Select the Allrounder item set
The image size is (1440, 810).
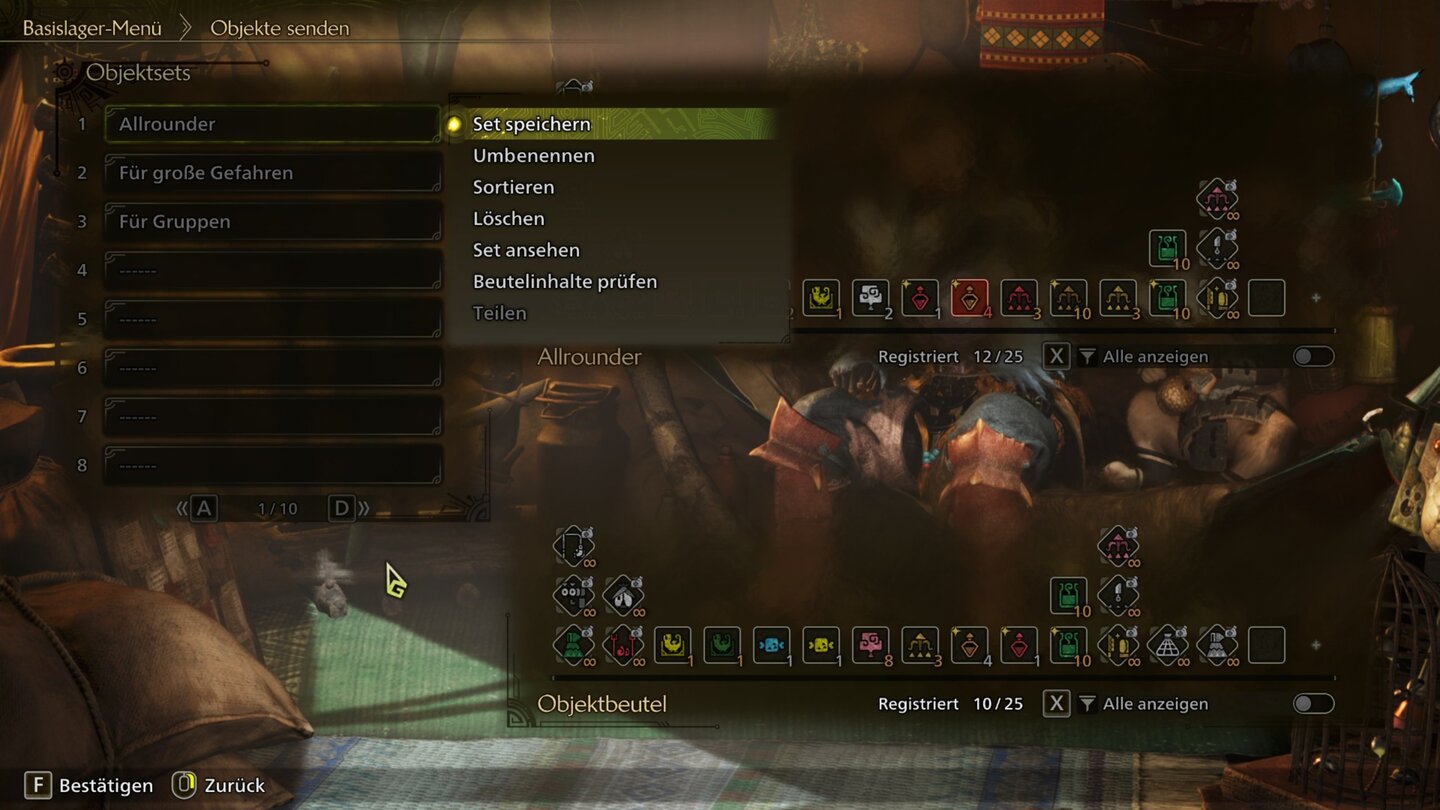(272, 124)
